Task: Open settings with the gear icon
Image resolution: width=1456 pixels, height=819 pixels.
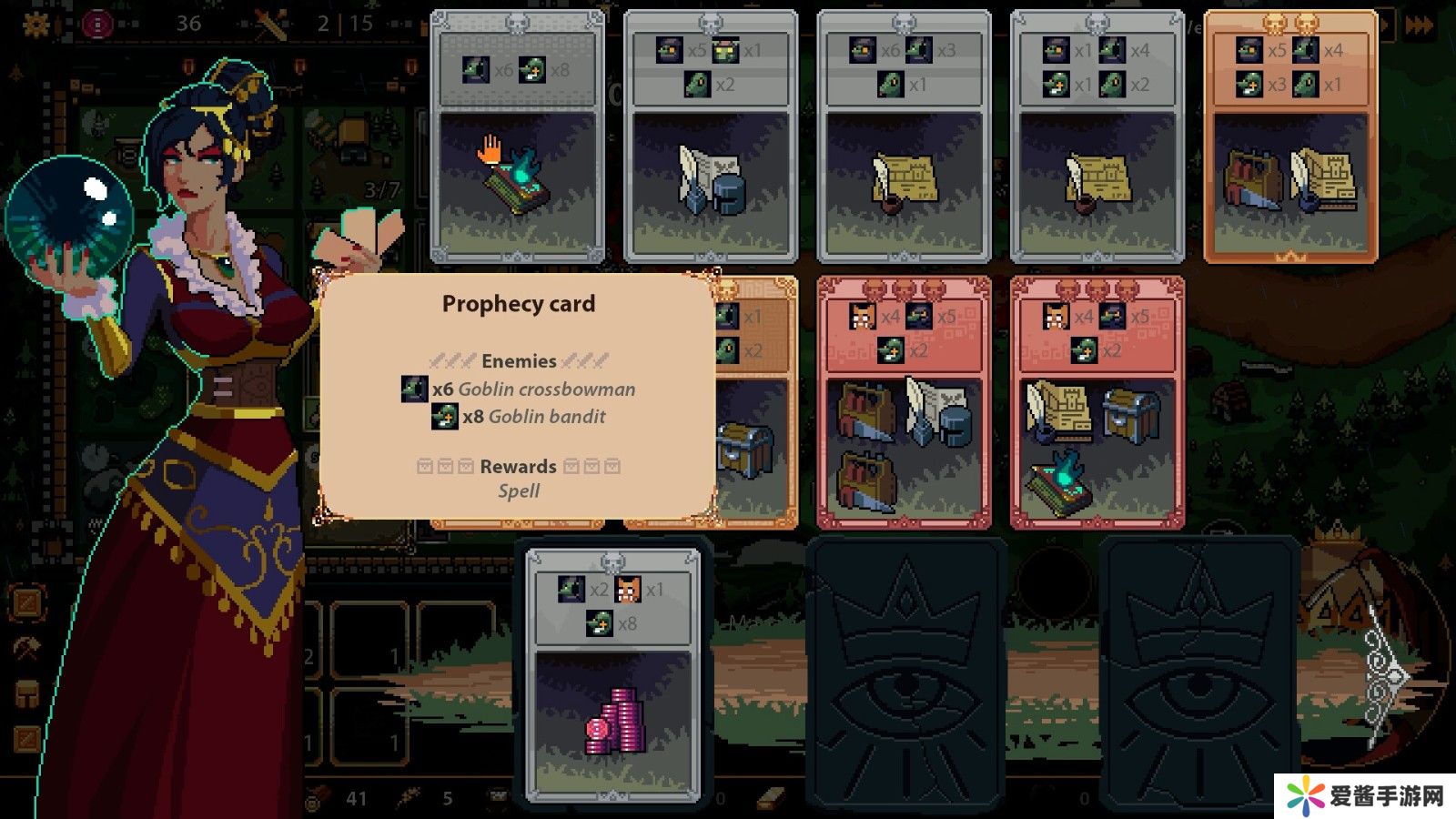Action: pyautogui.click(x=36, y=24)
